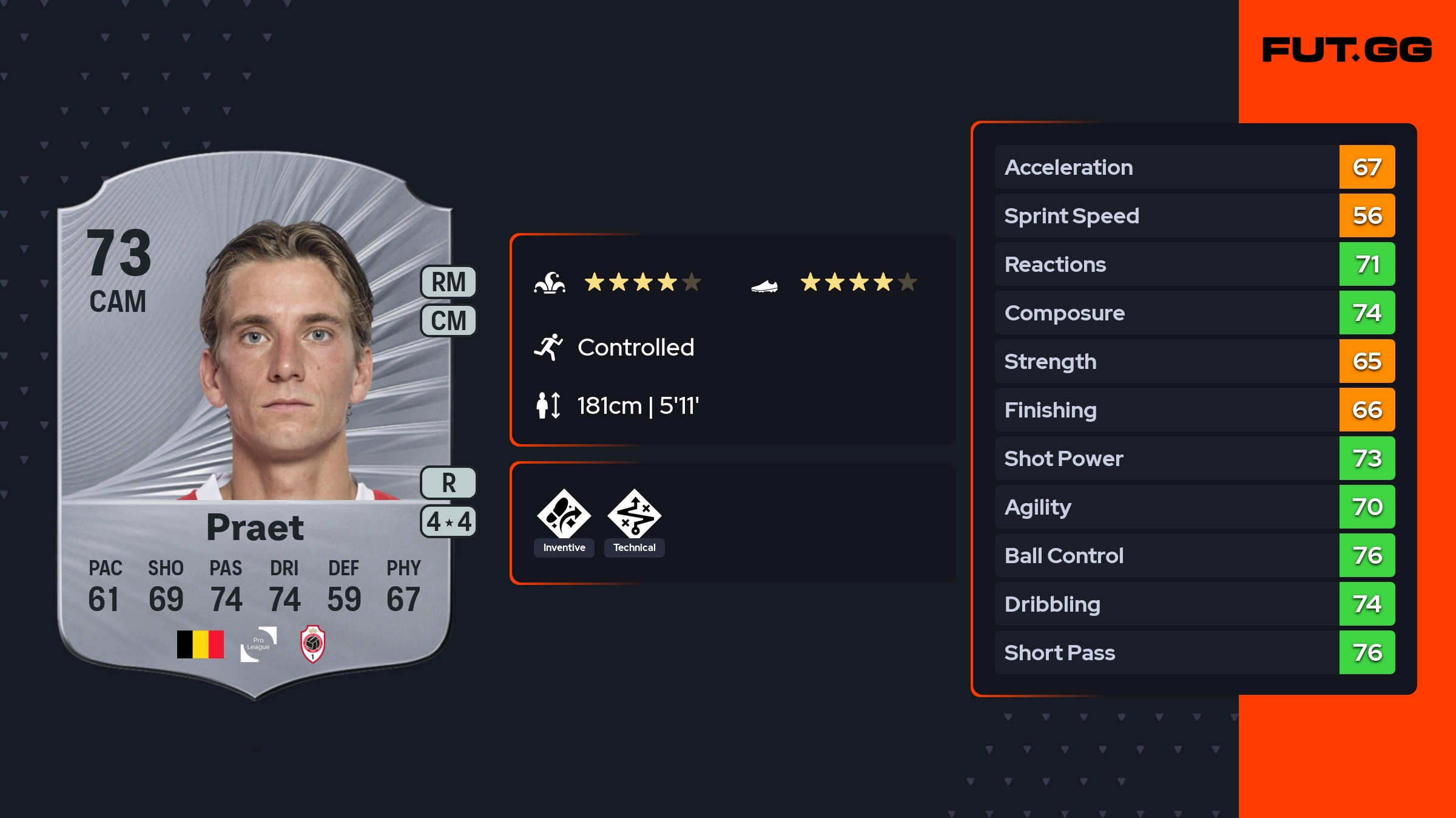The width and height of the screenshot is (1456, 818).
Task: Select the Sprint Speed stat row
Action: 1194,215
